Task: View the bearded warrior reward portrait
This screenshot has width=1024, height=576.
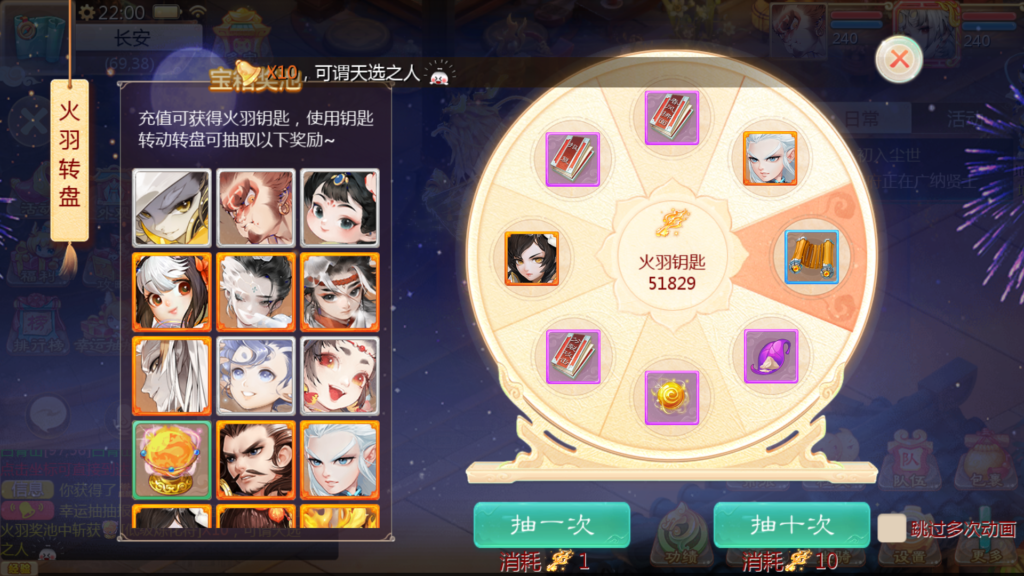Action: [x=256, y=460]
